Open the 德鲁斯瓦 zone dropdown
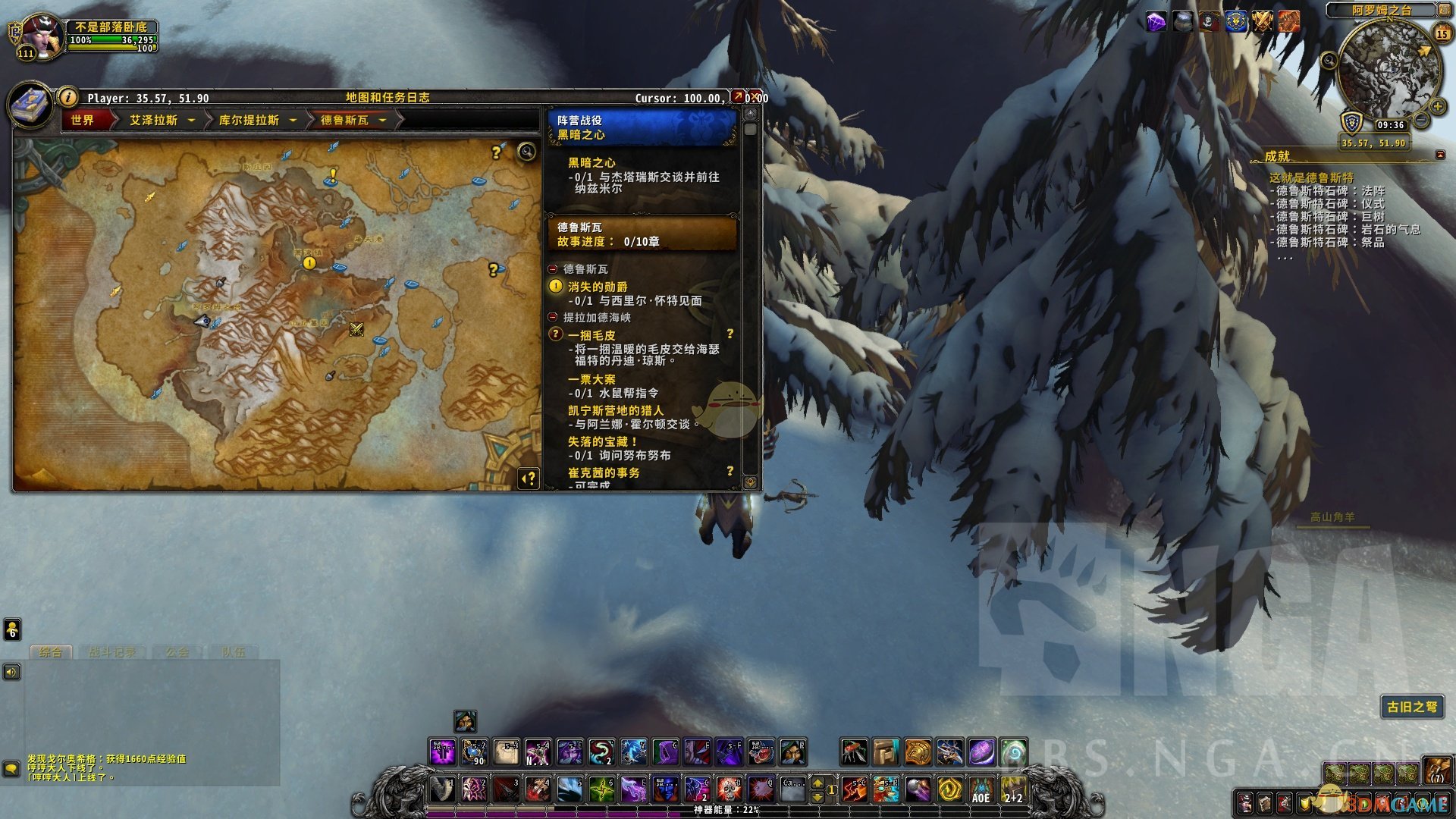 pyautogui.click(x=383, y=120)
